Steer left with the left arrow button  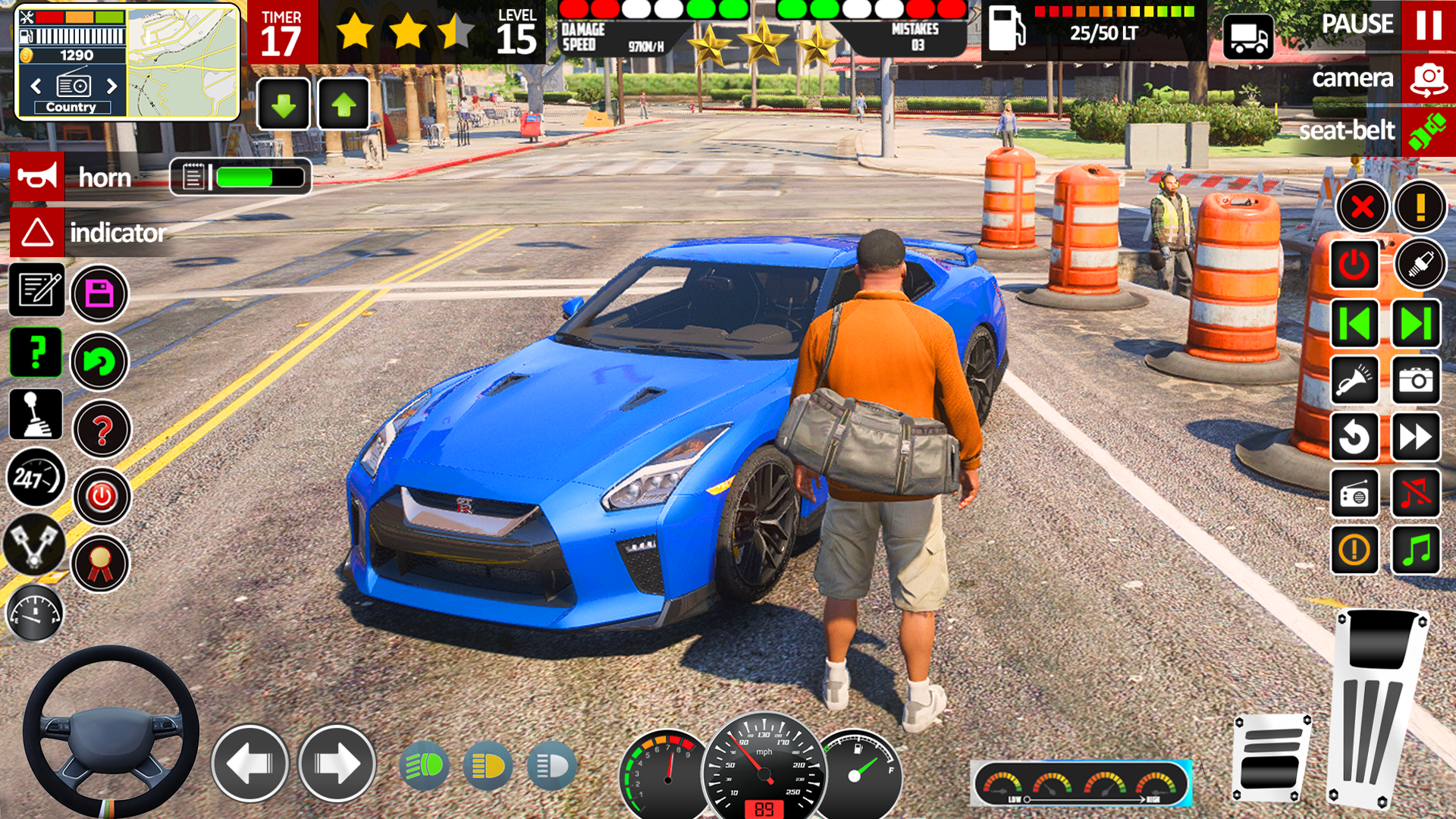click(x=249, y=764)
